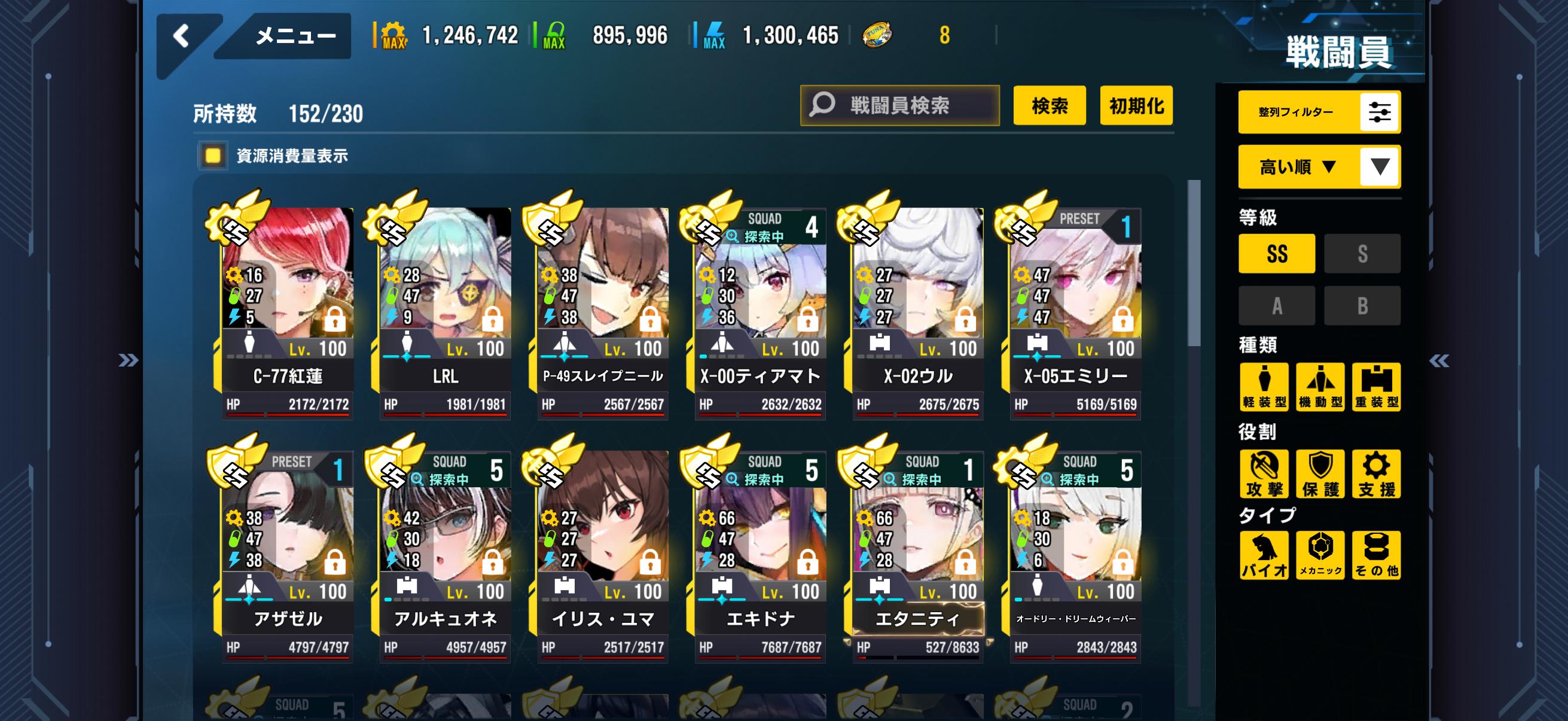Open the 整列フィルター sort filter

(x=1319, y=112)
